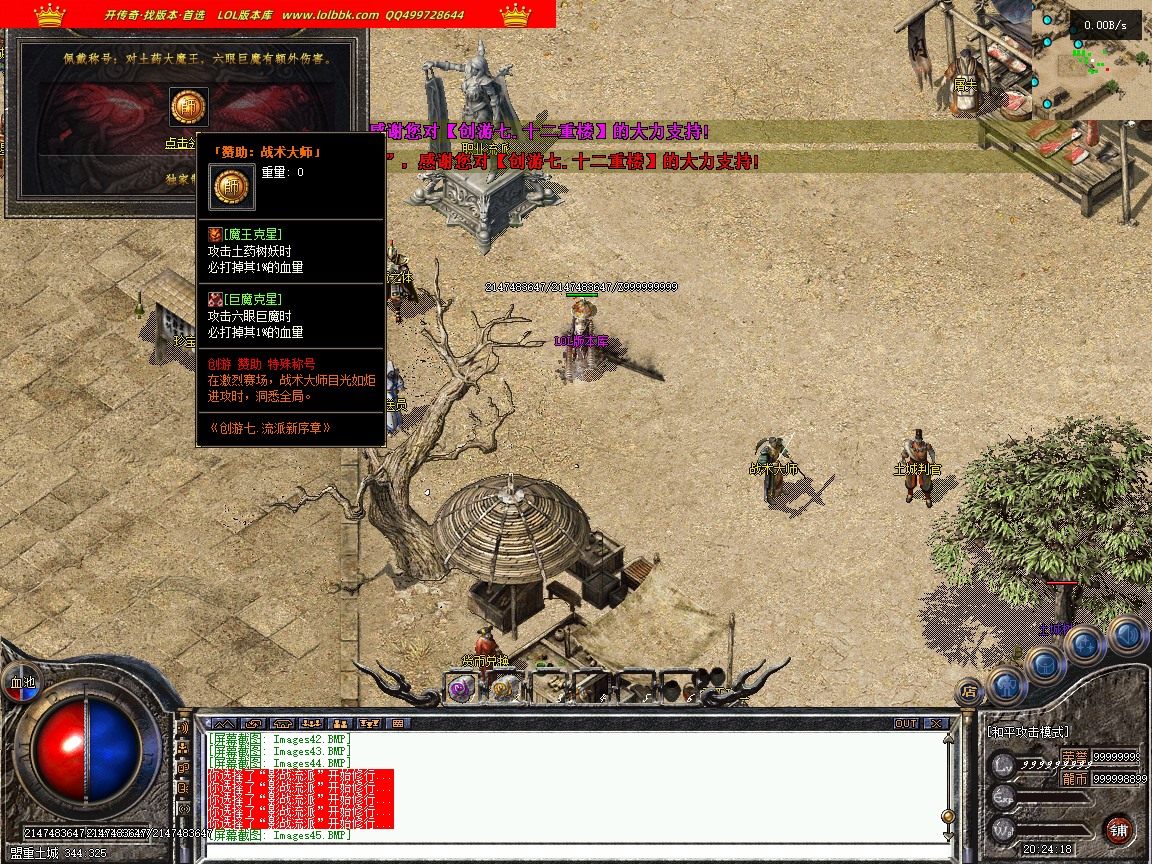Click the grid icon on chat toolbar
This screenshot has height=864, width=1152.
398,723
